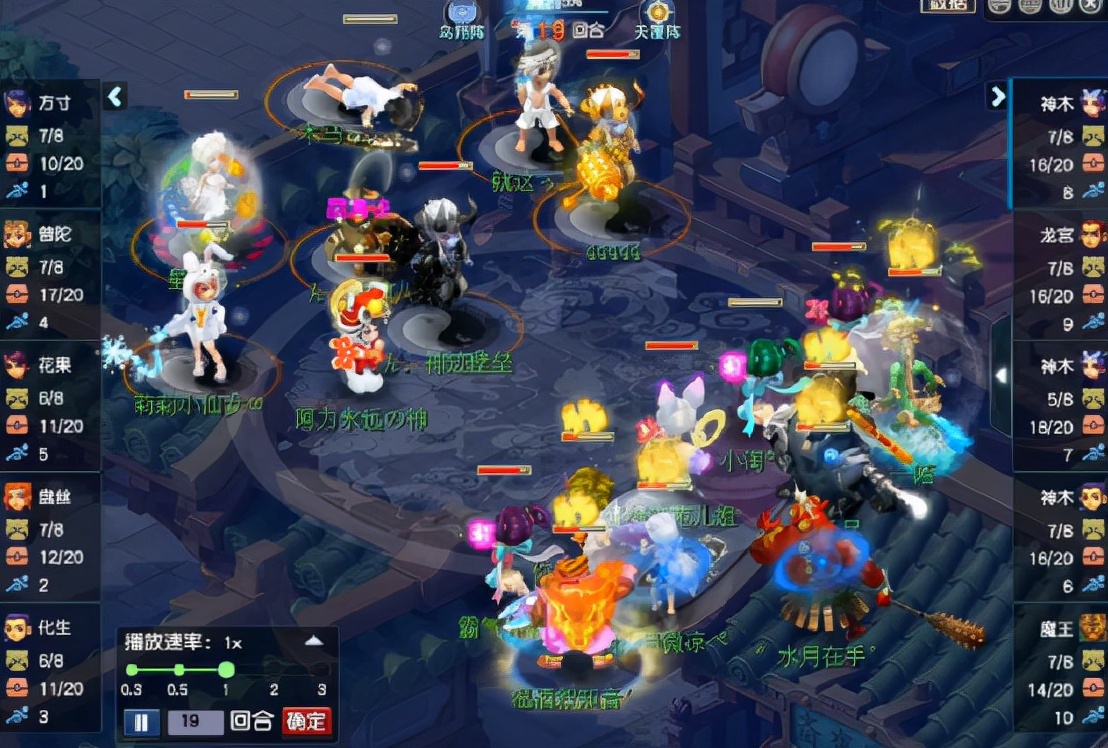The image size is (1108, 748).
Task: Select the 方寸 player row
Action: point(50,145)
